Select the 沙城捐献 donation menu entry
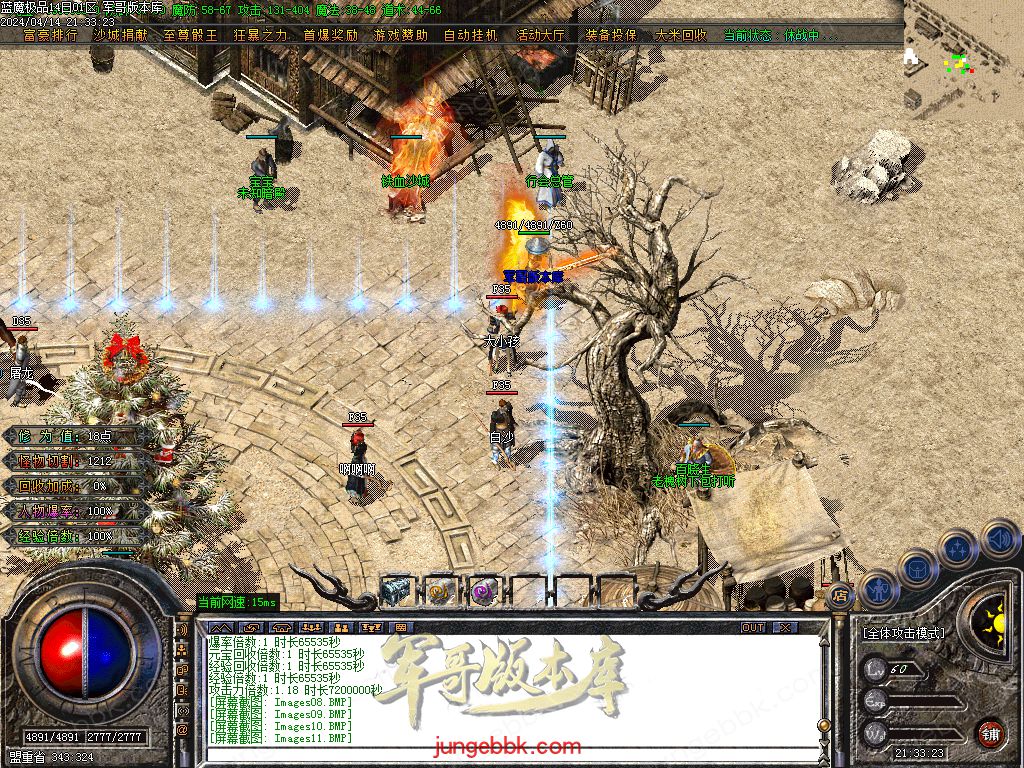This screenshot has width=1024, height=768. click(x=120, y=35)
